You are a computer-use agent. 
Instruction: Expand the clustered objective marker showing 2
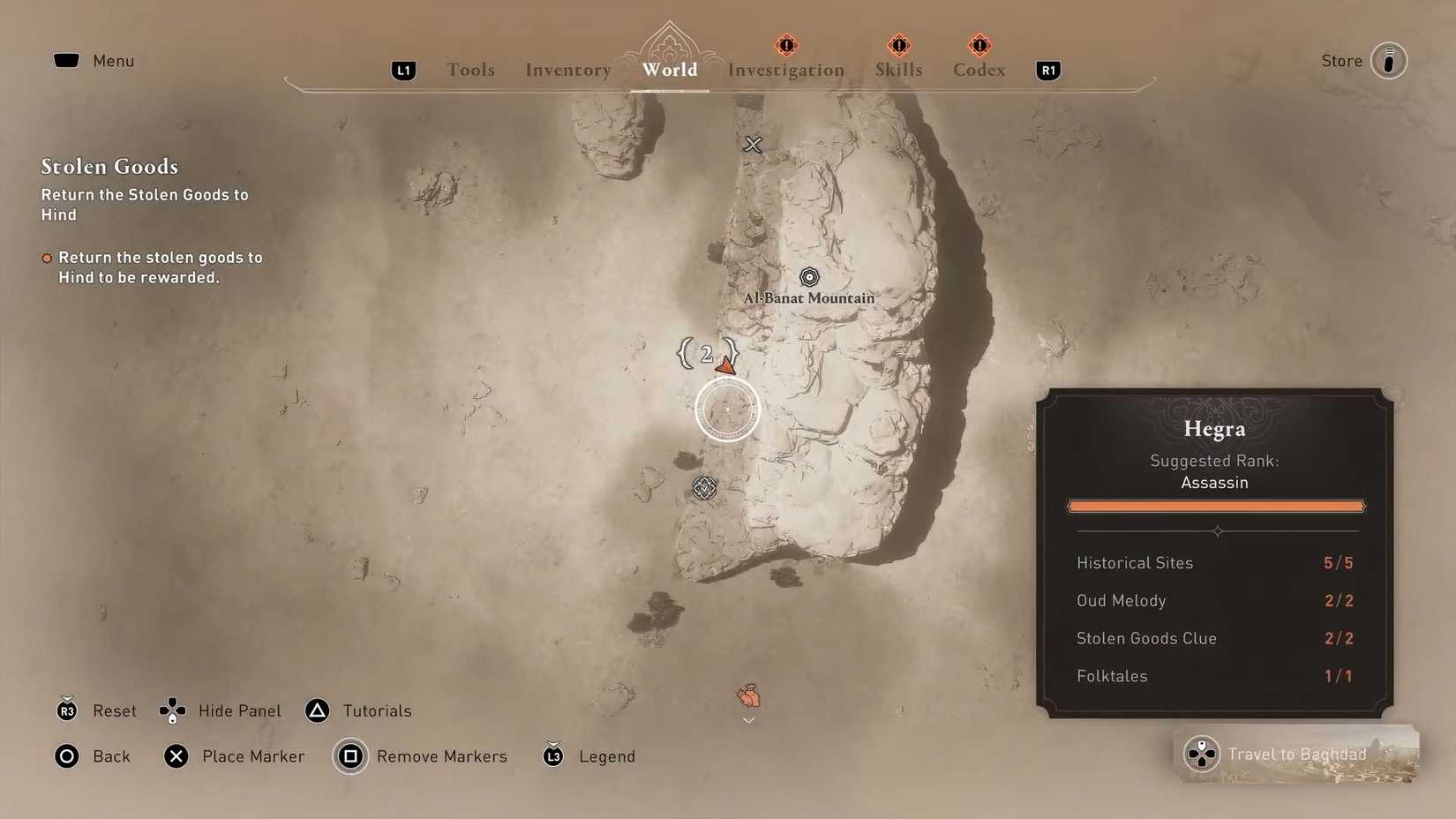tap(704, 354)
